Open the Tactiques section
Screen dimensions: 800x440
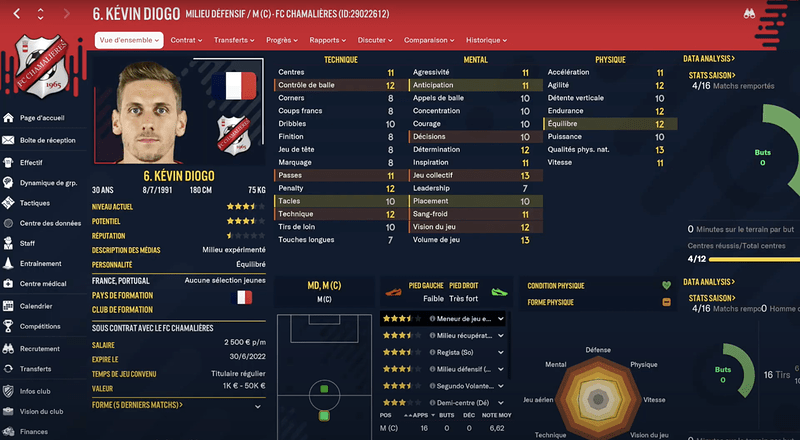click(x=35, y=203)
